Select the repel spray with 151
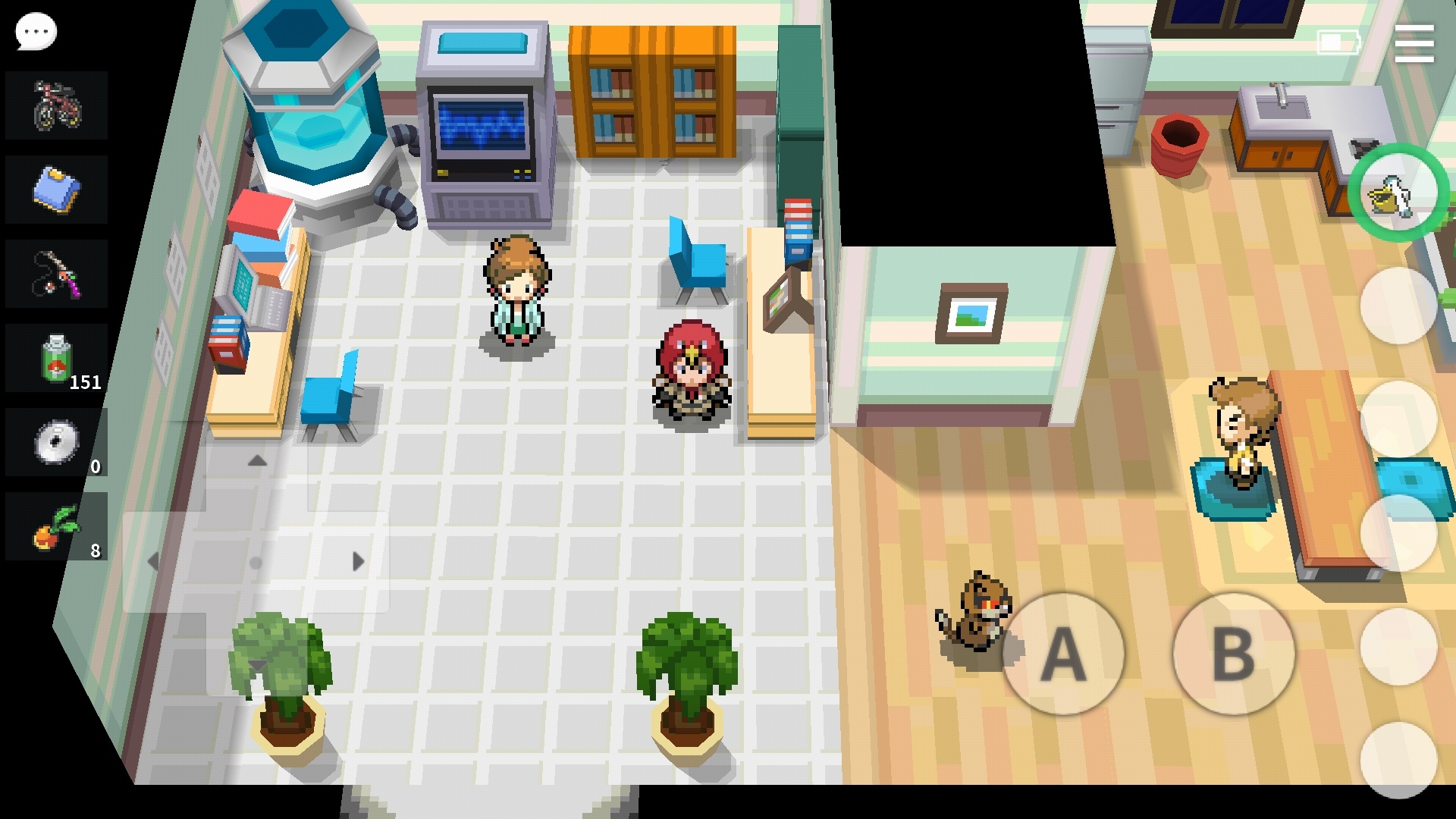The height and width of the screenshot is (819, 1456). click(x=57, y=359)
